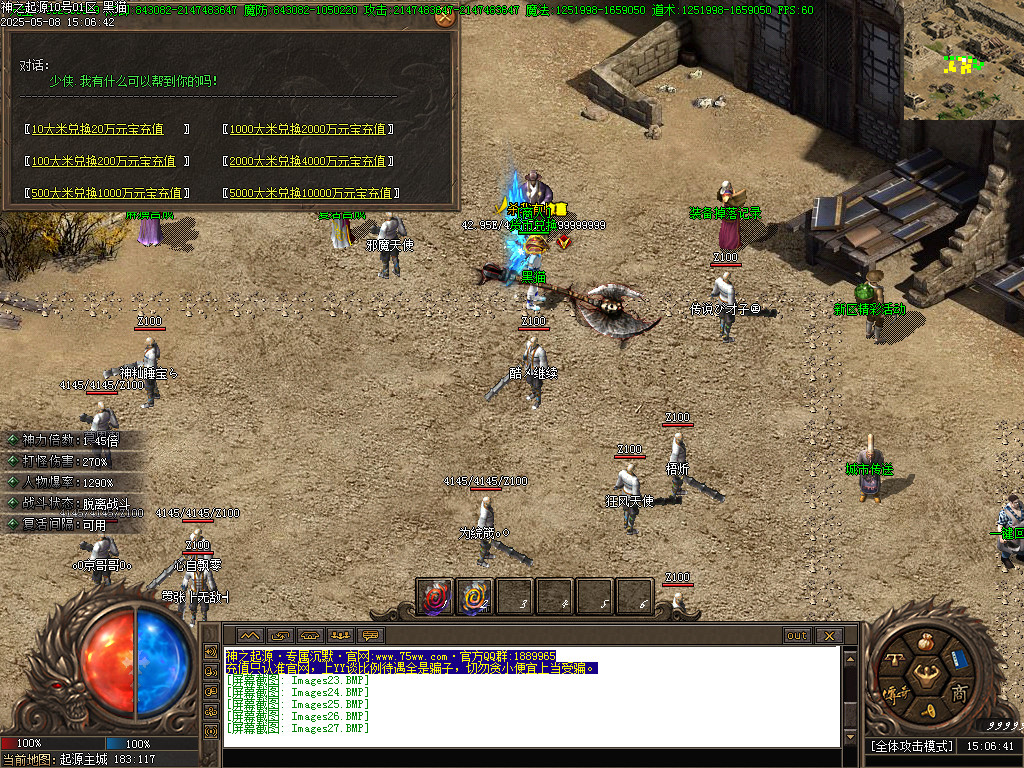1024x768 pixels.
Task: Select the 5000大米 for 10000万元宝 exchange
Action: coord(311,193)
